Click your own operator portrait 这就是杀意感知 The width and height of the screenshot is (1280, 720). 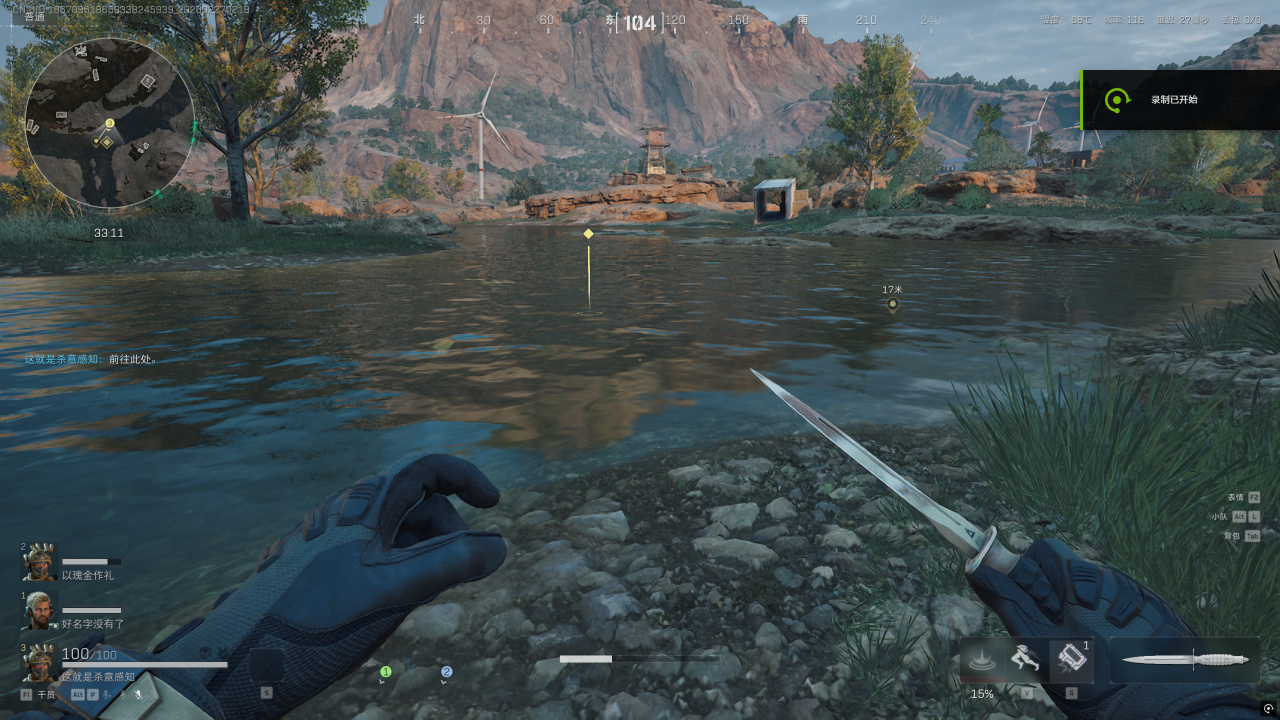pyautogui.click(x=39, y=662)
